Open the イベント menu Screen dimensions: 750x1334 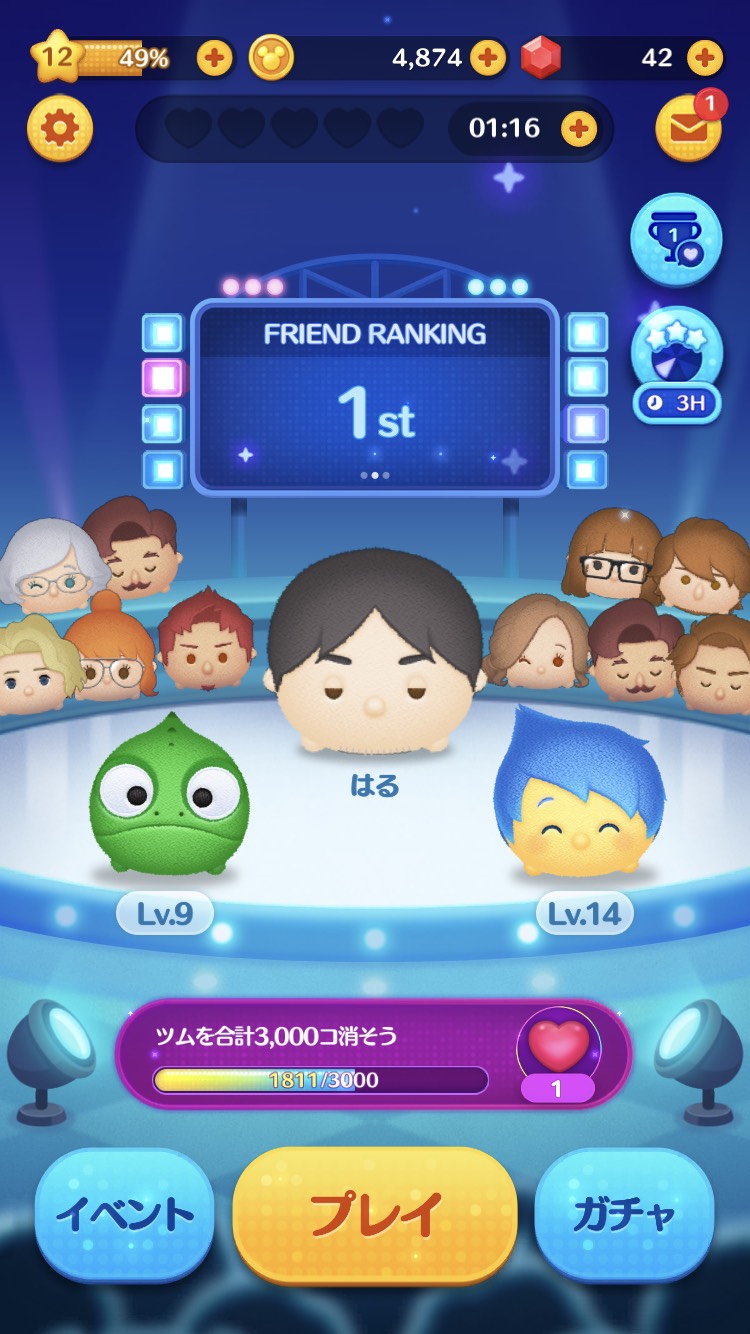click(125, 1214)
